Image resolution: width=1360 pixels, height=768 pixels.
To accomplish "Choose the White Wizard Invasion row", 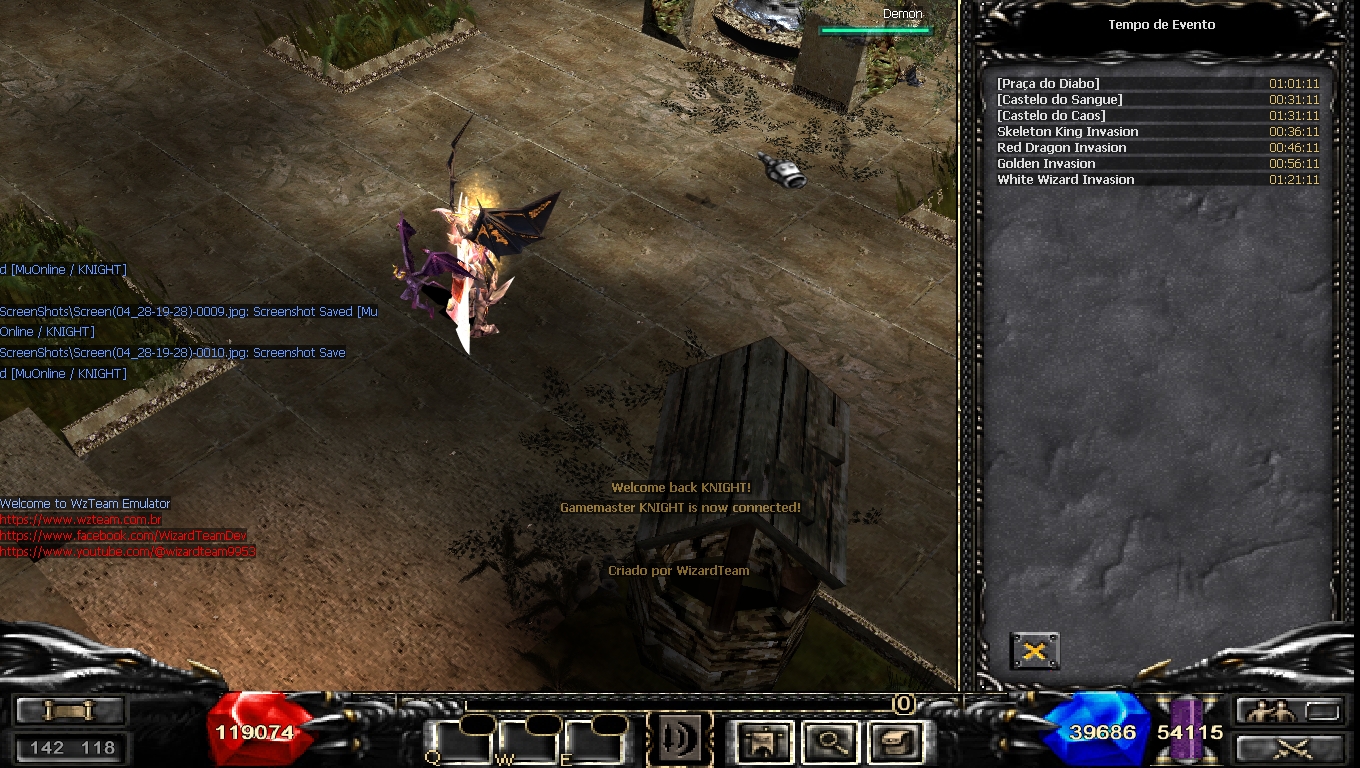I will point(1157,180).
